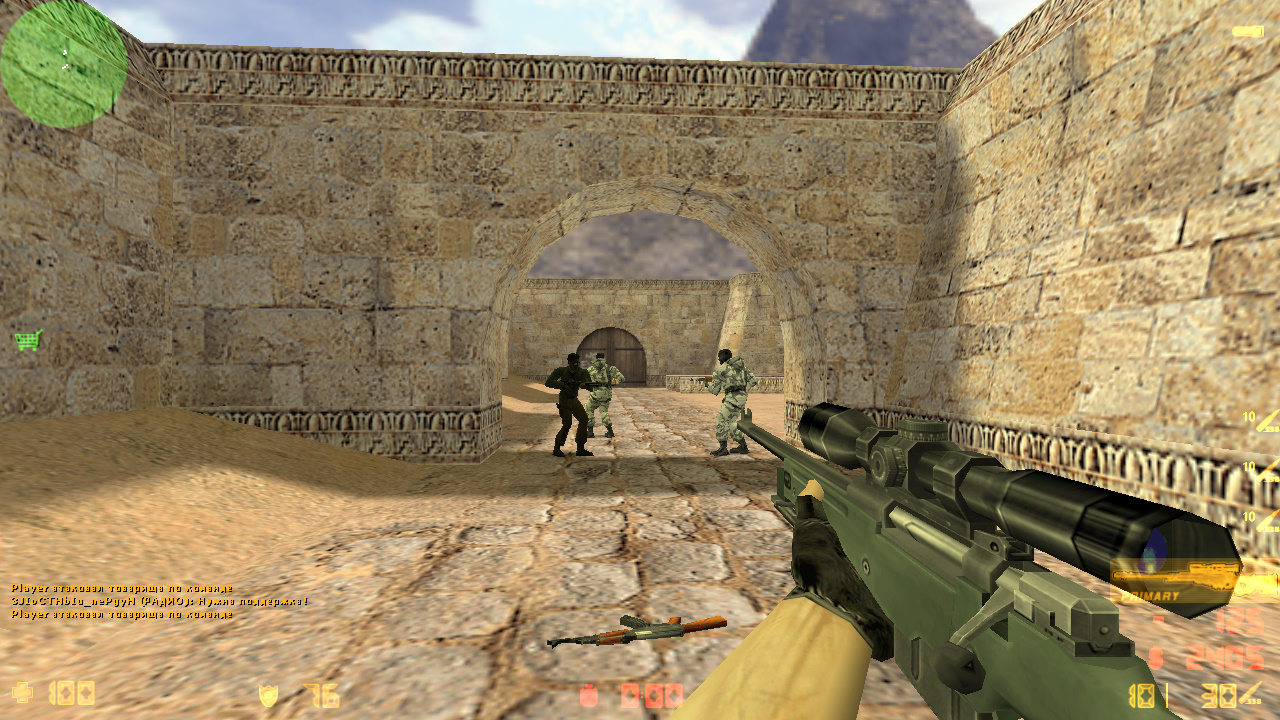1280x720 pixels.
Task: Click the red flashbang icon in grenade slots
Action: 630,695
